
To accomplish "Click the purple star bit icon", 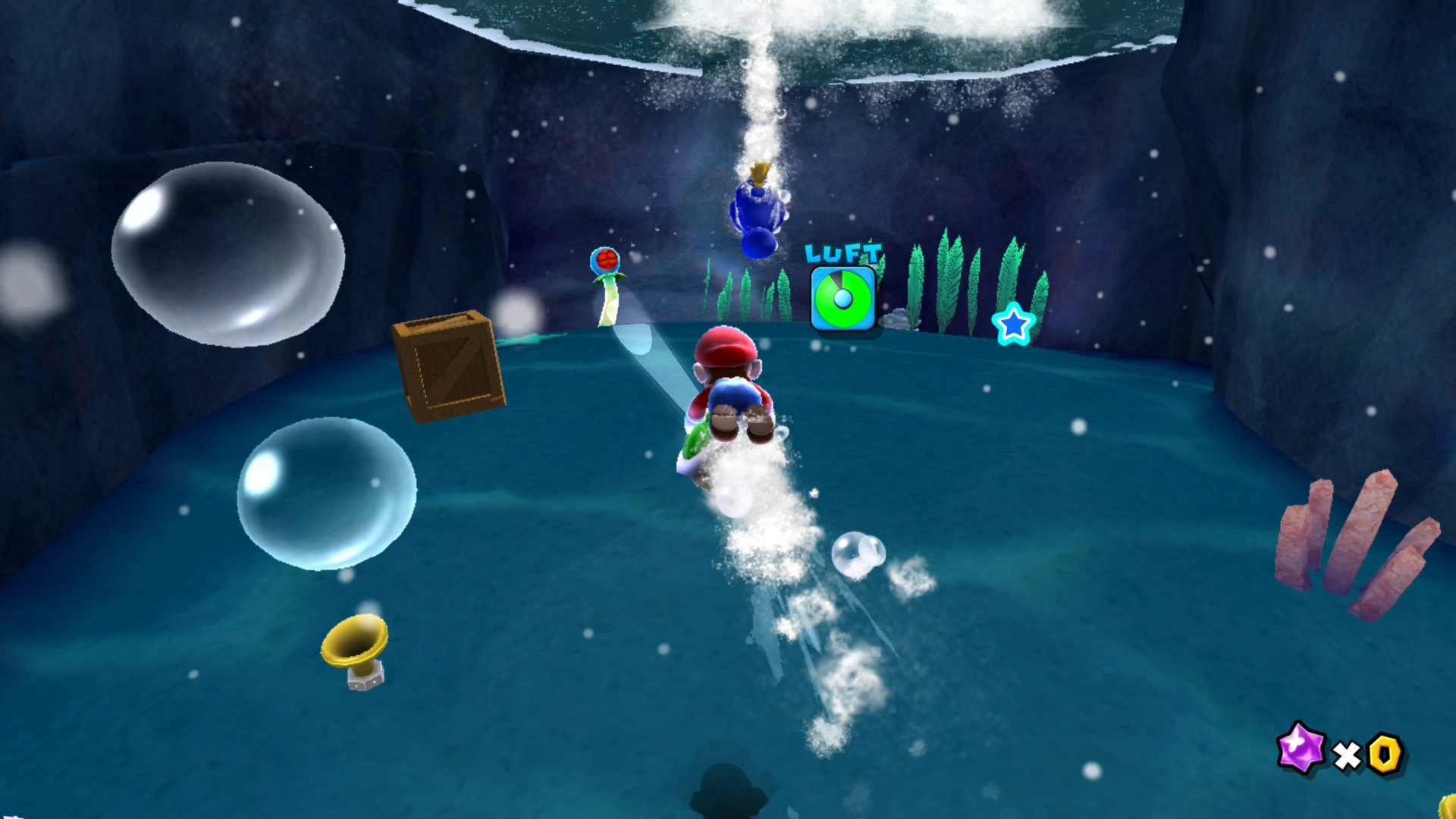I will coord(1301,748).
